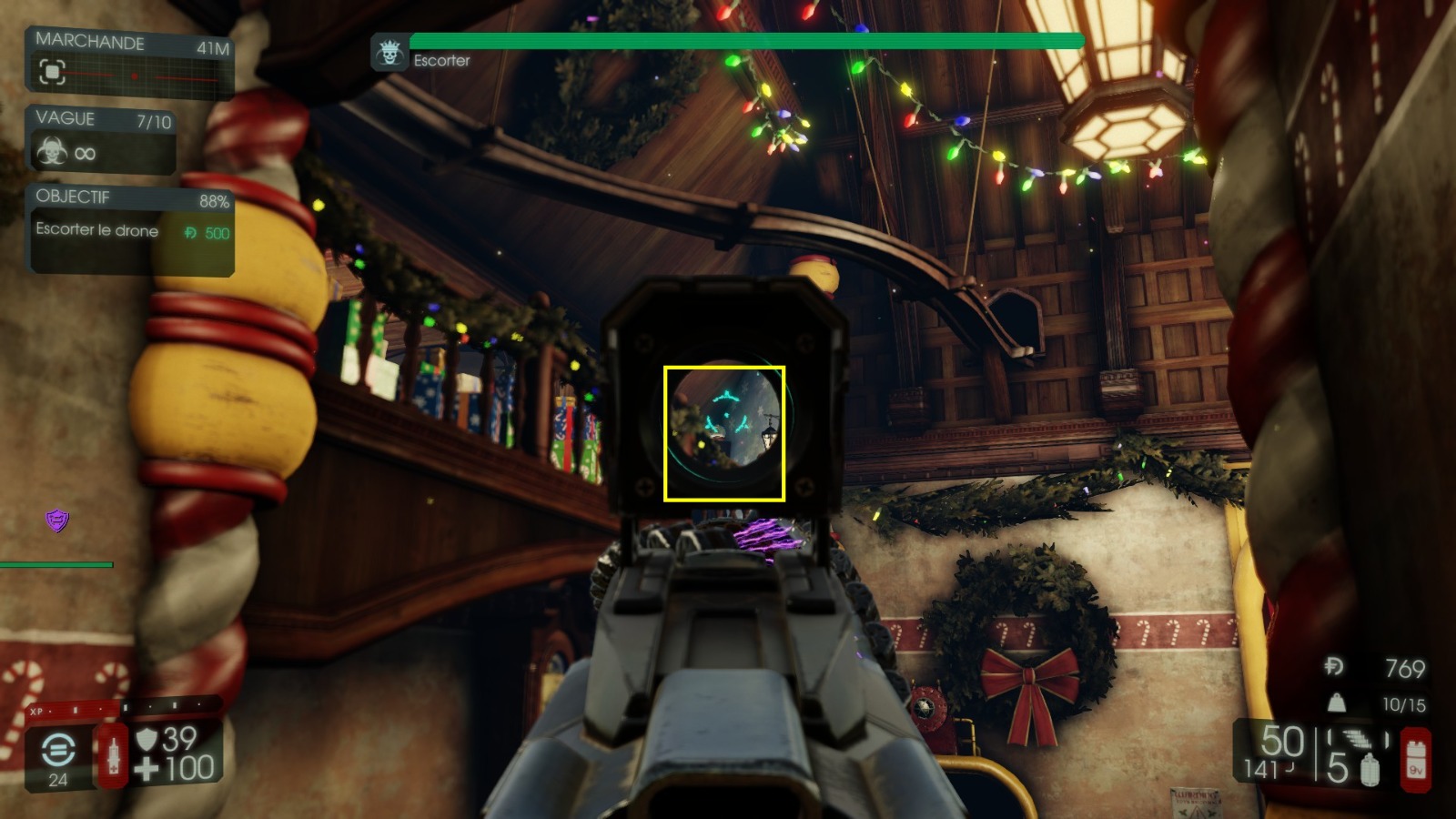Click the weight icon beside 10/15

pos(1336,702)
